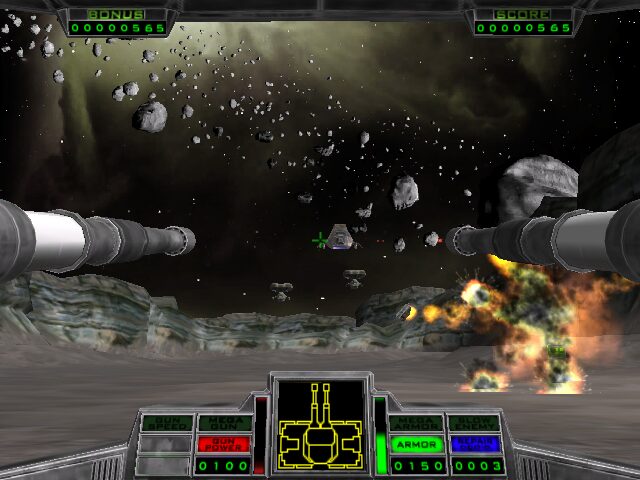Select the red Gun Power indicator
The image size is (640, 480).
[x=223, y=444]
